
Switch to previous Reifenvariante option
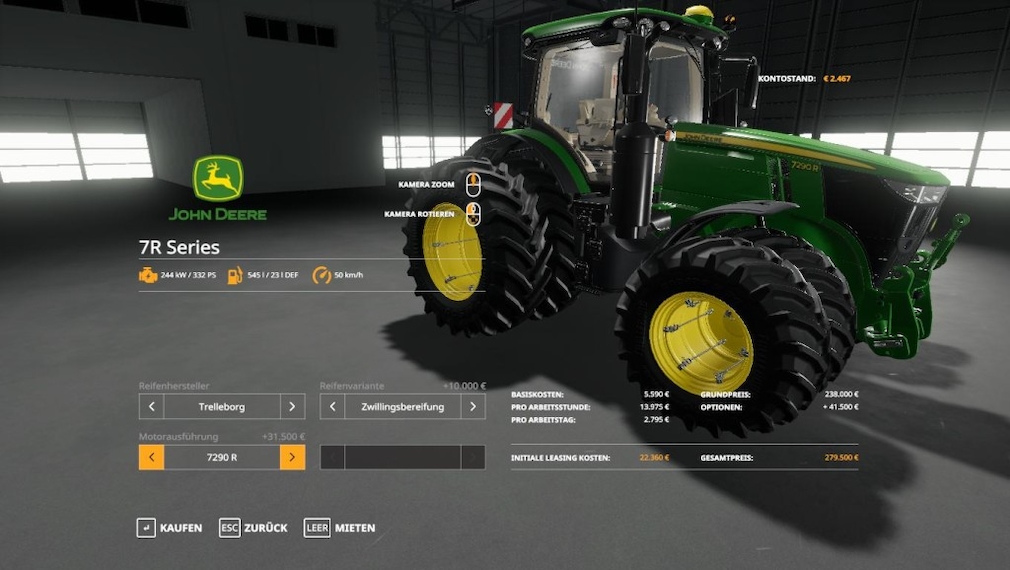(x=333, y=407)
